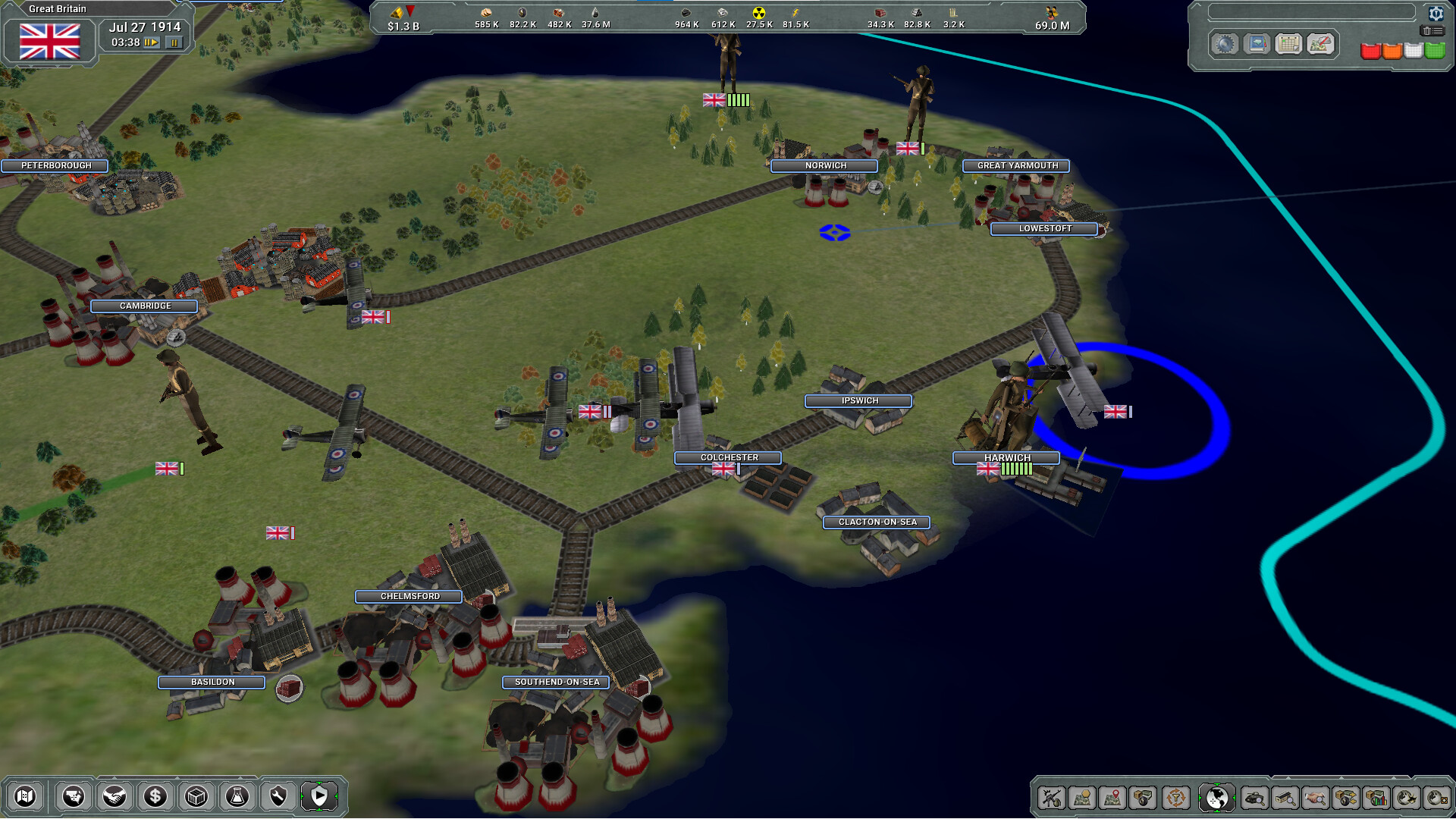Open the settings gear with warning badge top-right
This screenshot has height=819, width=1456.
point(1436,14)
